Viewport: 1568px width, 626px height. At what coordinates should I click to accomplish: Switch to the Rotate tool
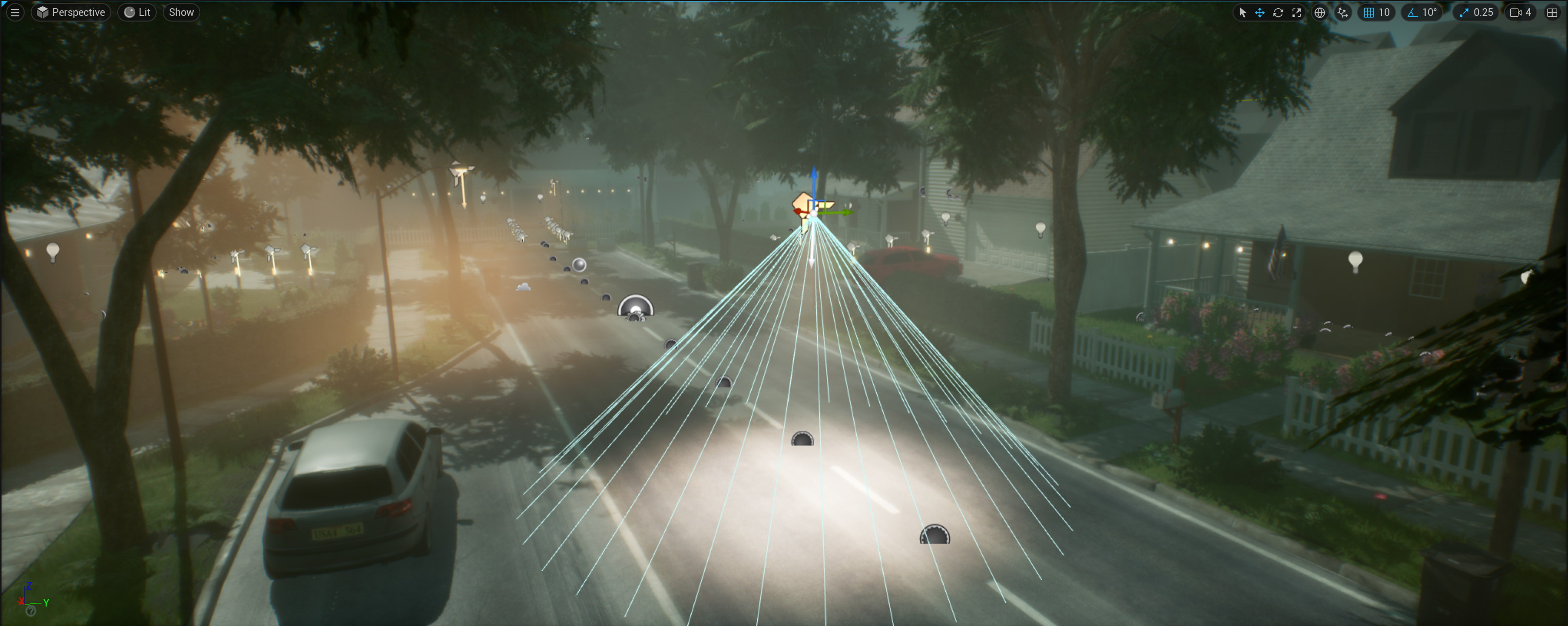(1278, 12)
